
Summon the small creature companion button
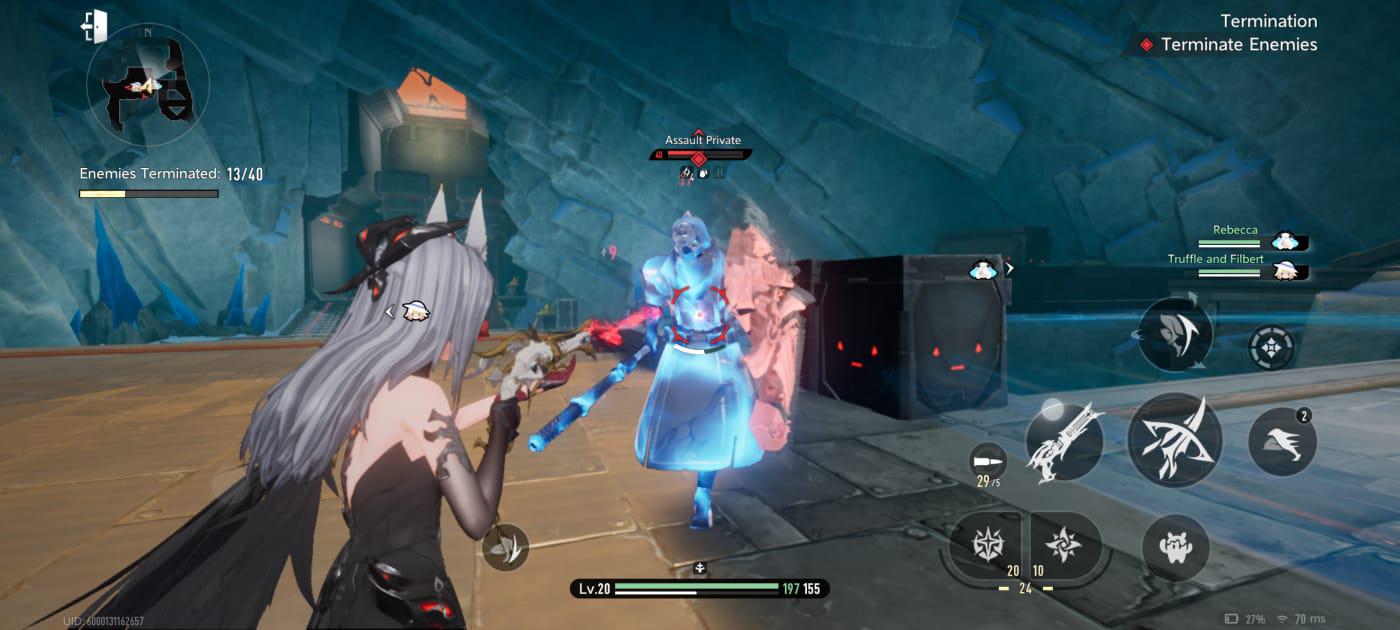tap(1175, 547)
